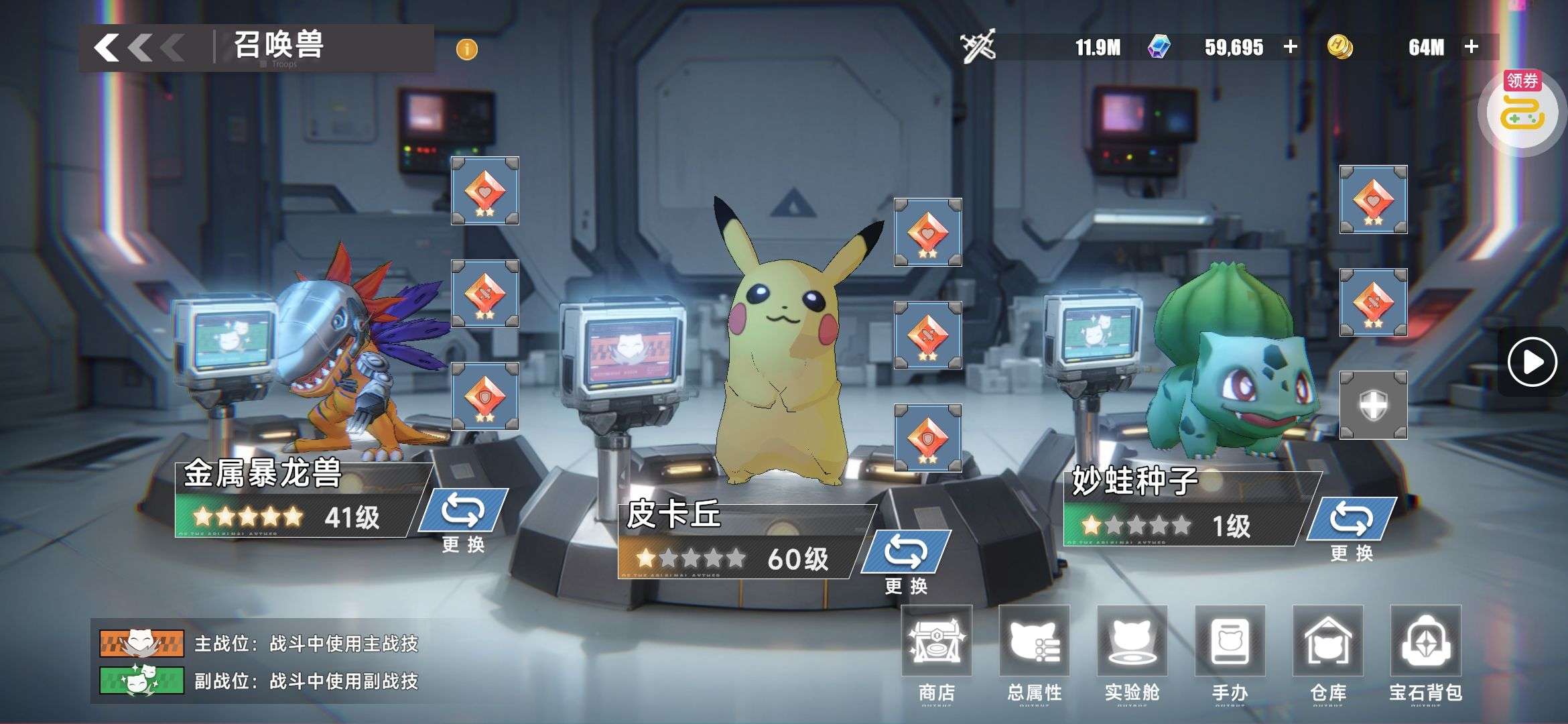The height and width of the screenshot is (724, 1568).
Task: Enter the 实验舱 lab pod
Action: [x=1132, y=652]
